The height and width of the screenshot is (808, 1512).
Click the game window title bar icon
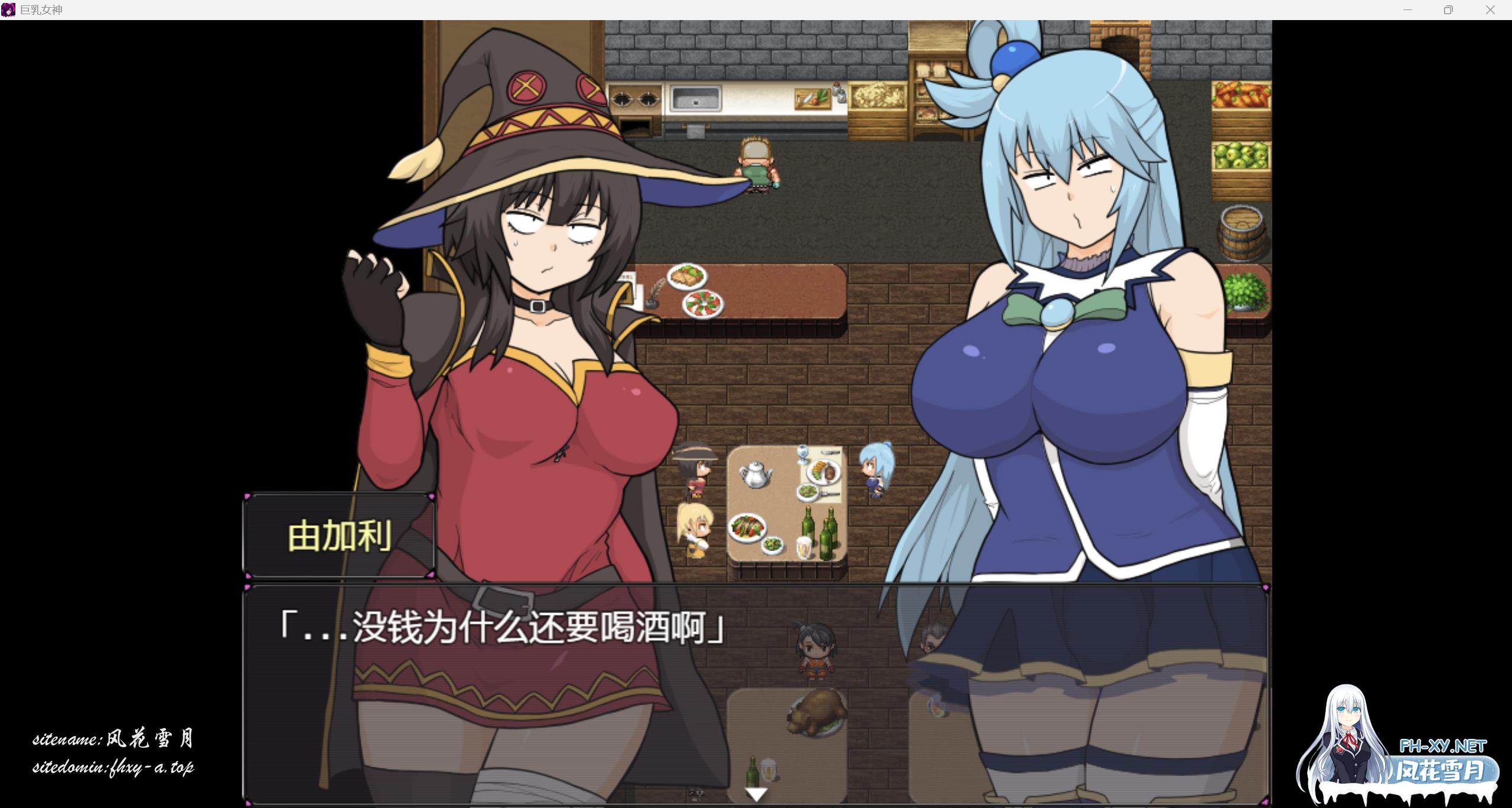point(8,9)
